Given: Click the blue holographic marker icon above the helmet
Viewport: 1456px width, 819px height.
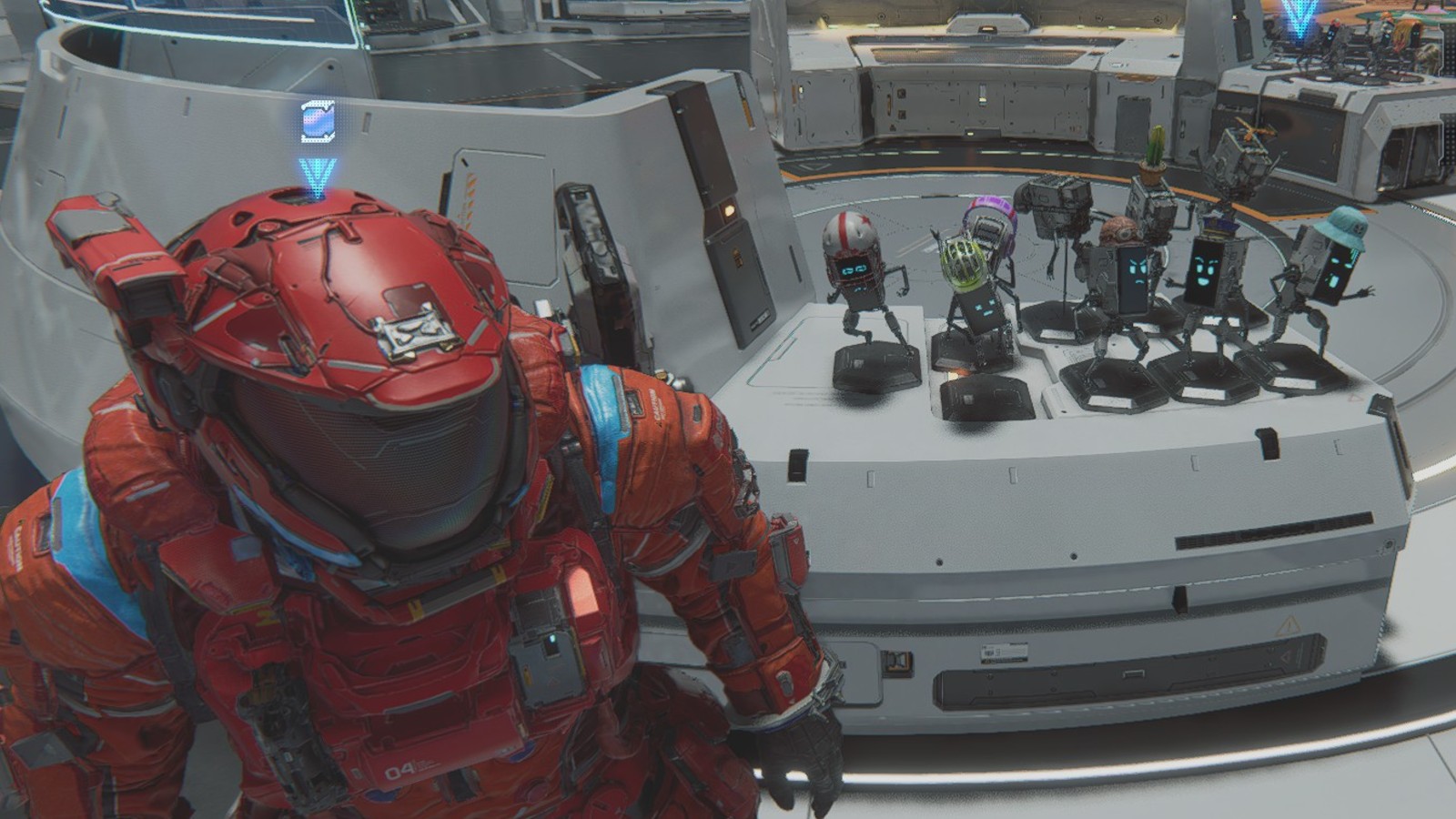Looking at the screenshot, I should click(x=318, y=122).
